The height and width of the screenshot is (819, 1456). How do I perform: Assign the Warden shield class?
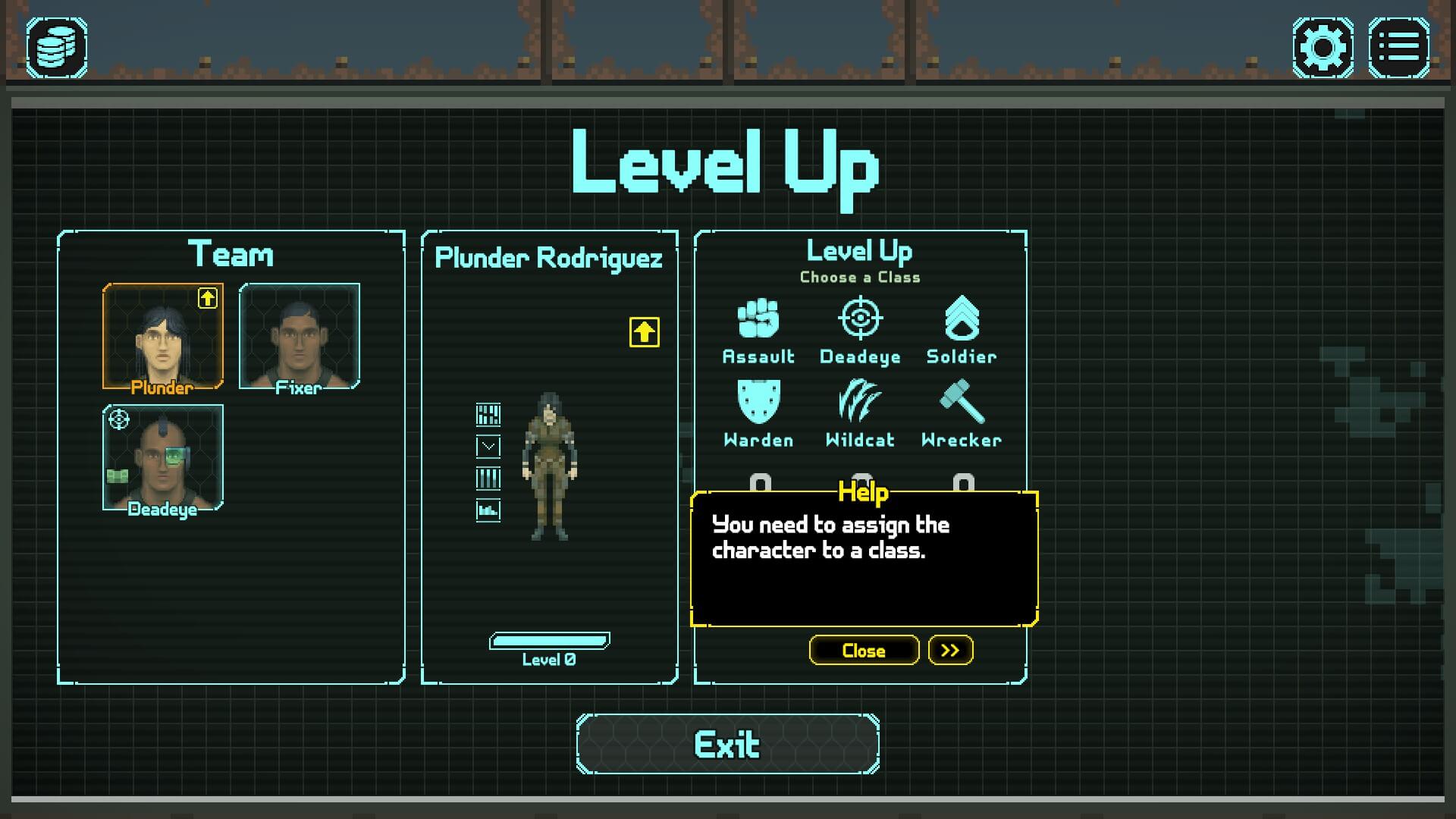point(758,414)
